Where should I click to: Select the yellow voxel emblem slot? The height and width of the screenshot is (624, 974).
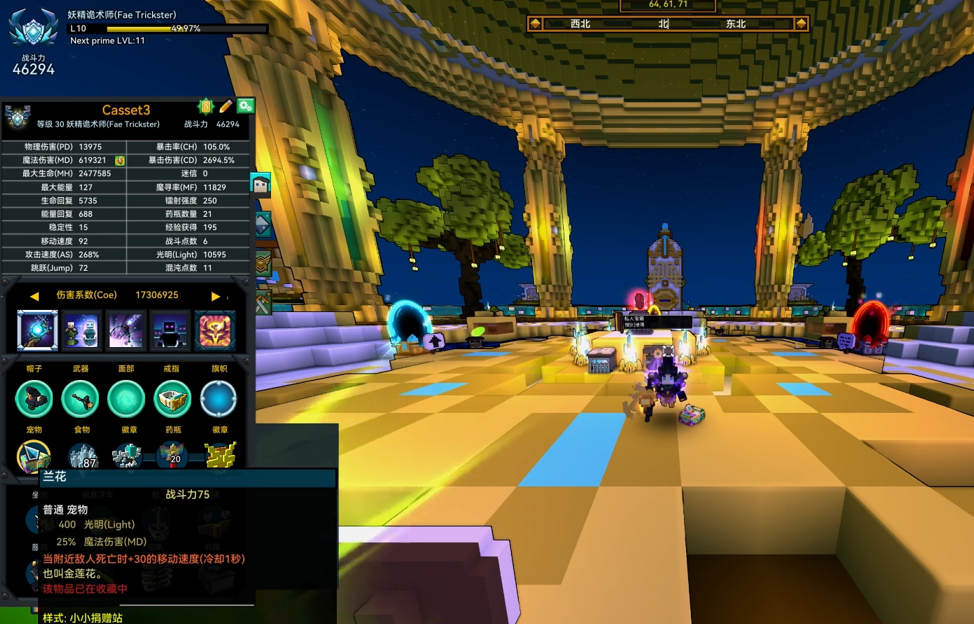pos(218,457)
